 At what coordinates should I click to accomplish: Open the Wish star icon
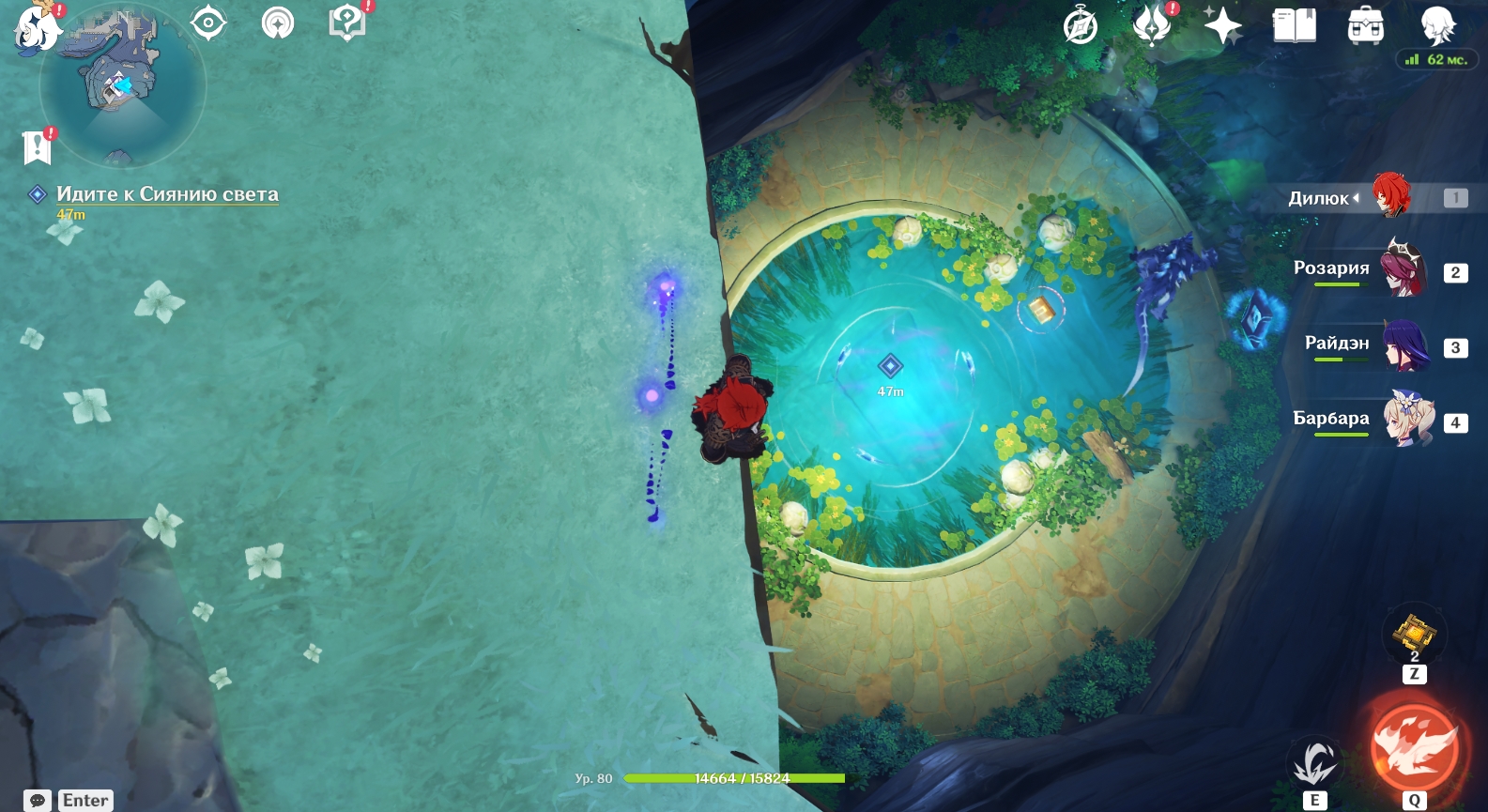pyautogui.click(x=1223, y=25)
